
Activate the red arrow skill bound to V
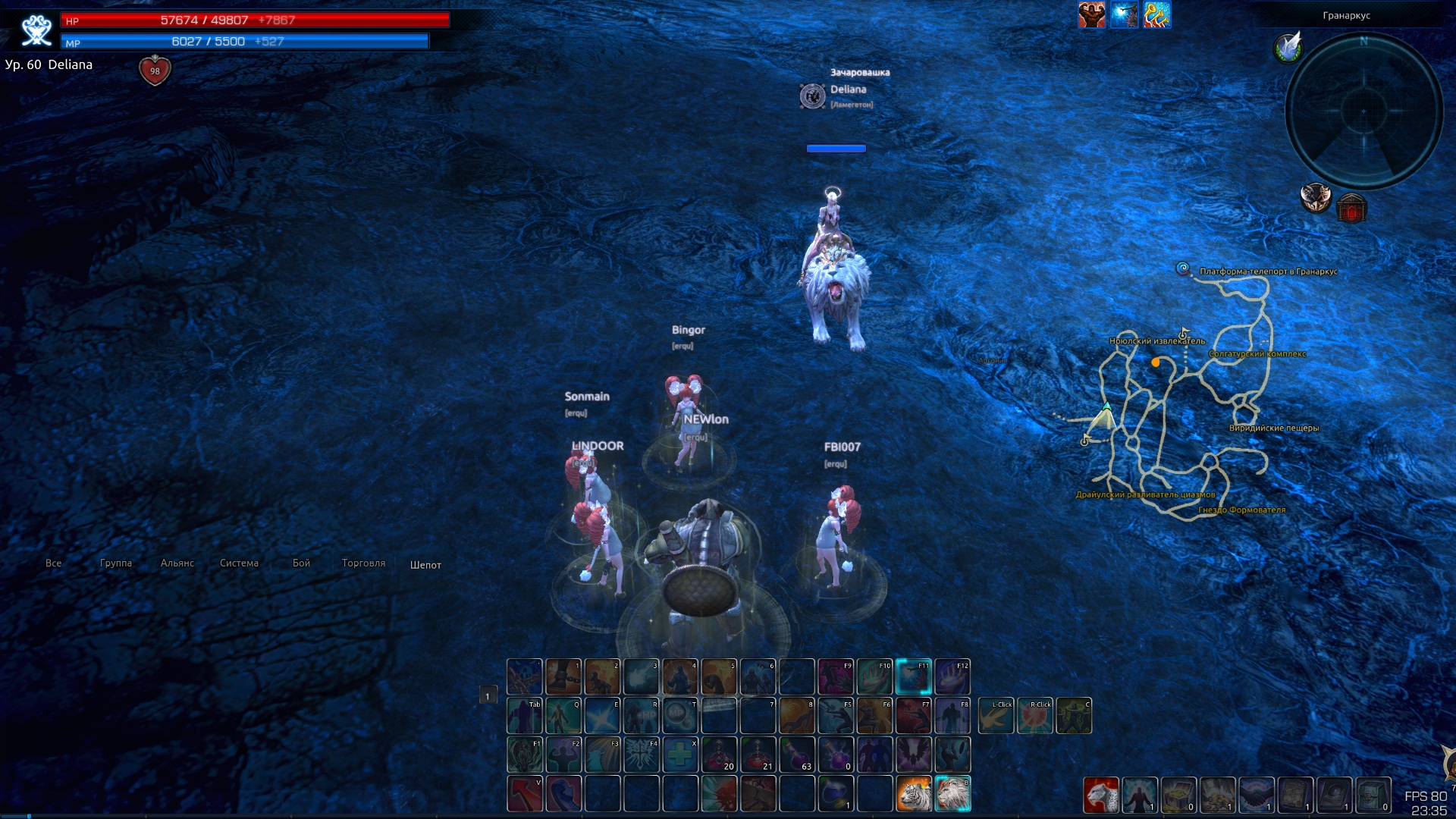click(525, 794)
